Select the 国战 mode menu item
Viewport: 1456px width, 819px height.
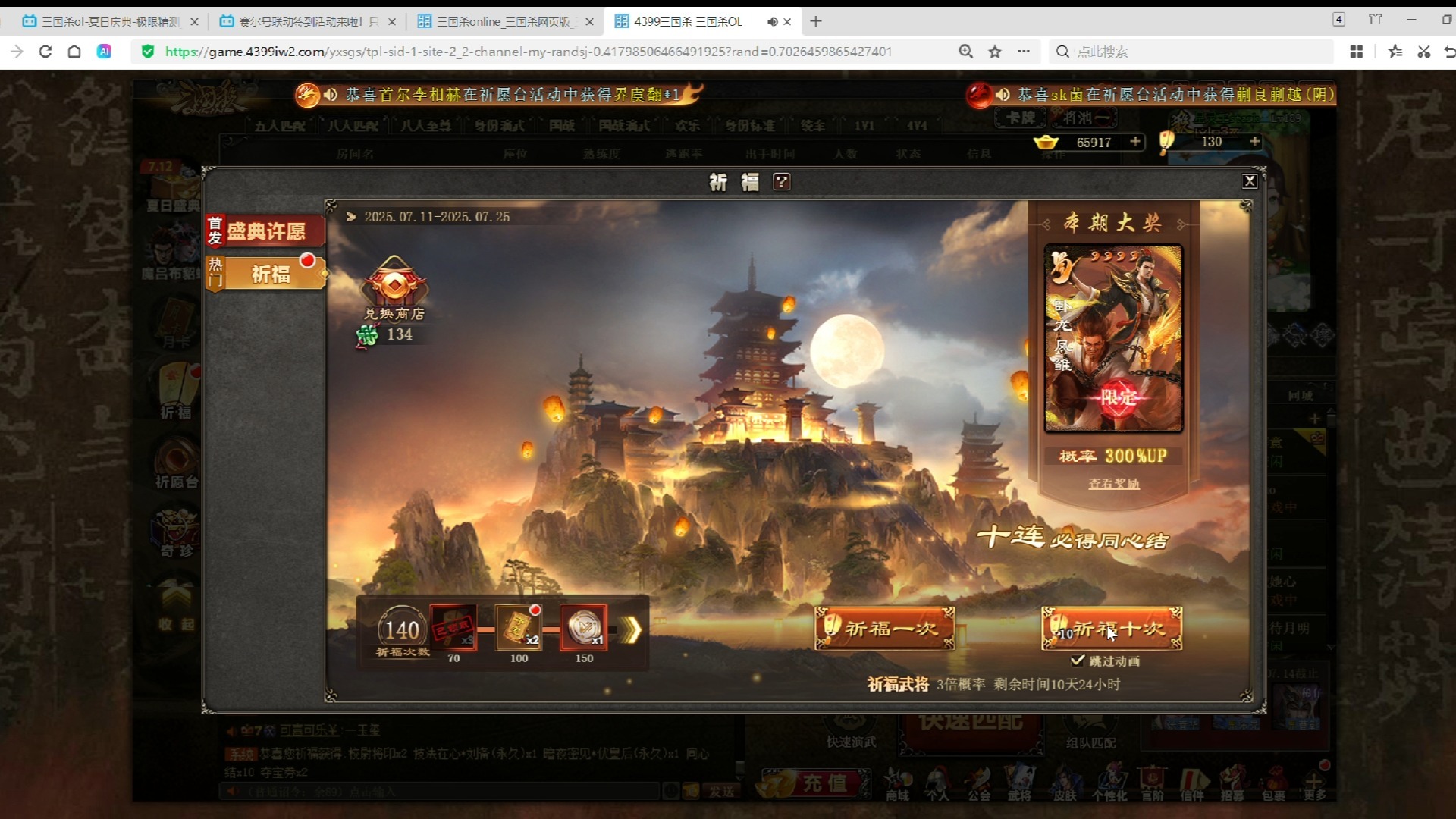[x=562, y=126]
